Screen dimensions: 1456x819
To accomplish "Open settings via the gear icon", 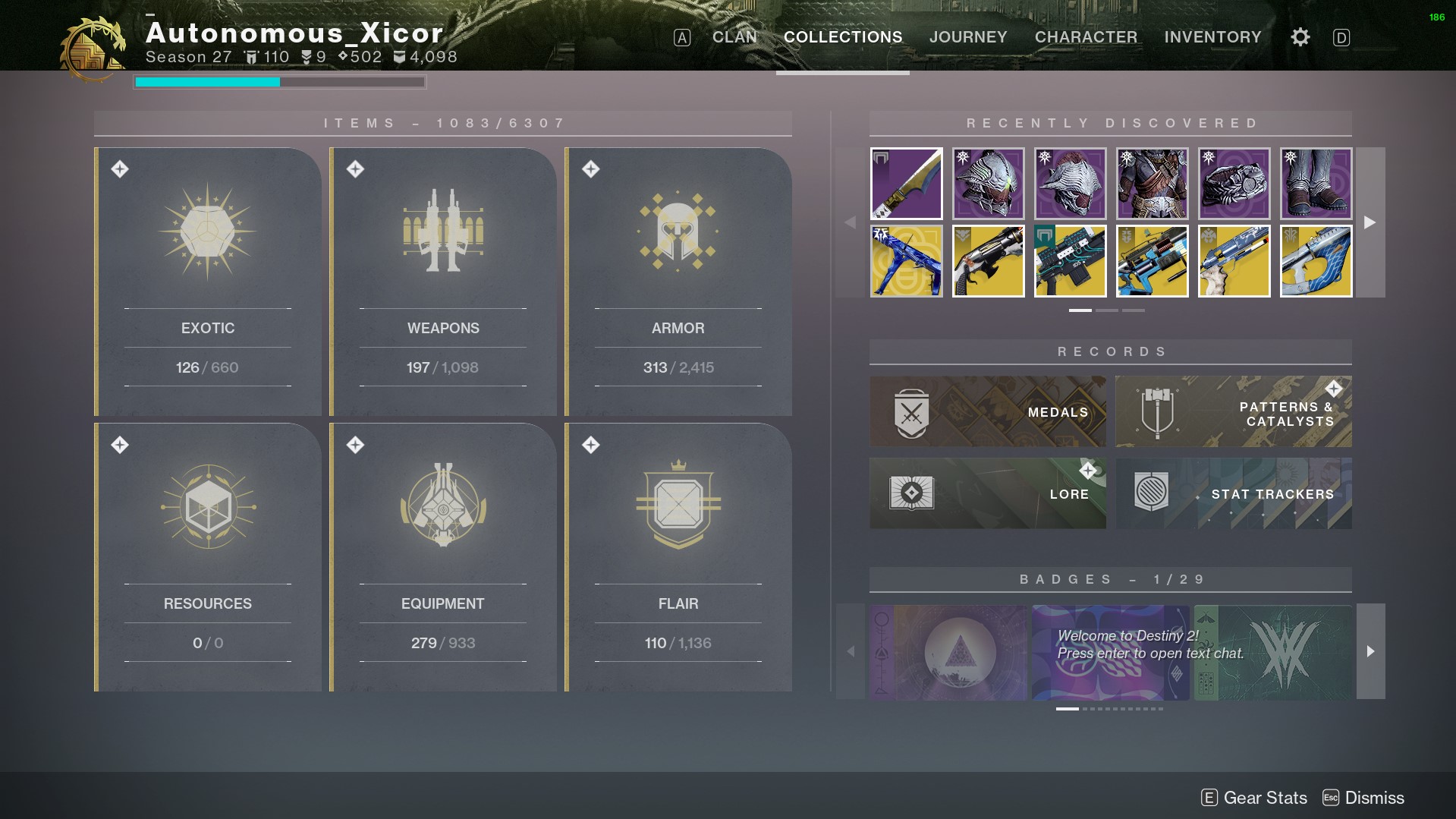I will pos(1300,37).
